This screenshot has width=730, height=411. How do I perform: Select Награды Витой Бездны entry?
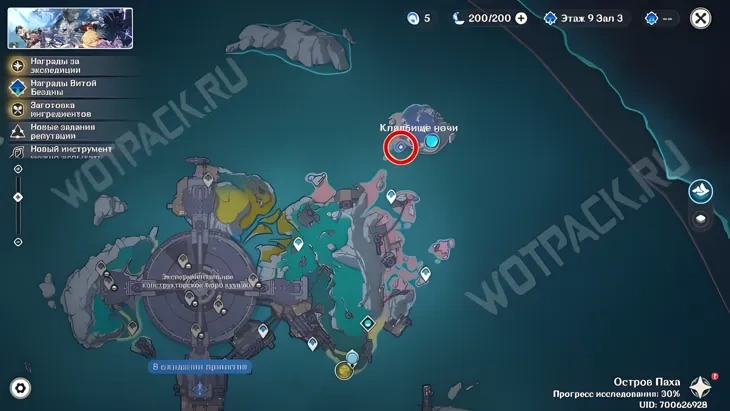(x=61, y=88)
